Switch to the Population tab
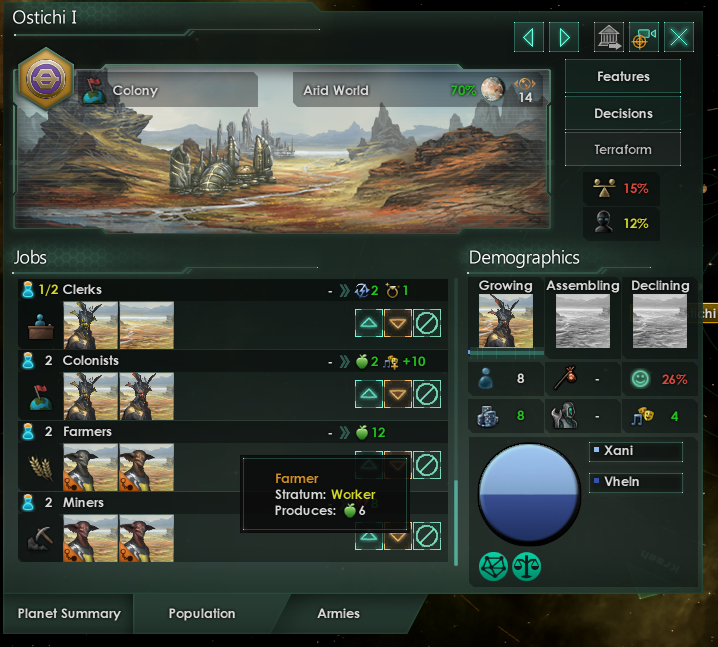Viewport: 718px width, 647px height. (x=202, y=613)
